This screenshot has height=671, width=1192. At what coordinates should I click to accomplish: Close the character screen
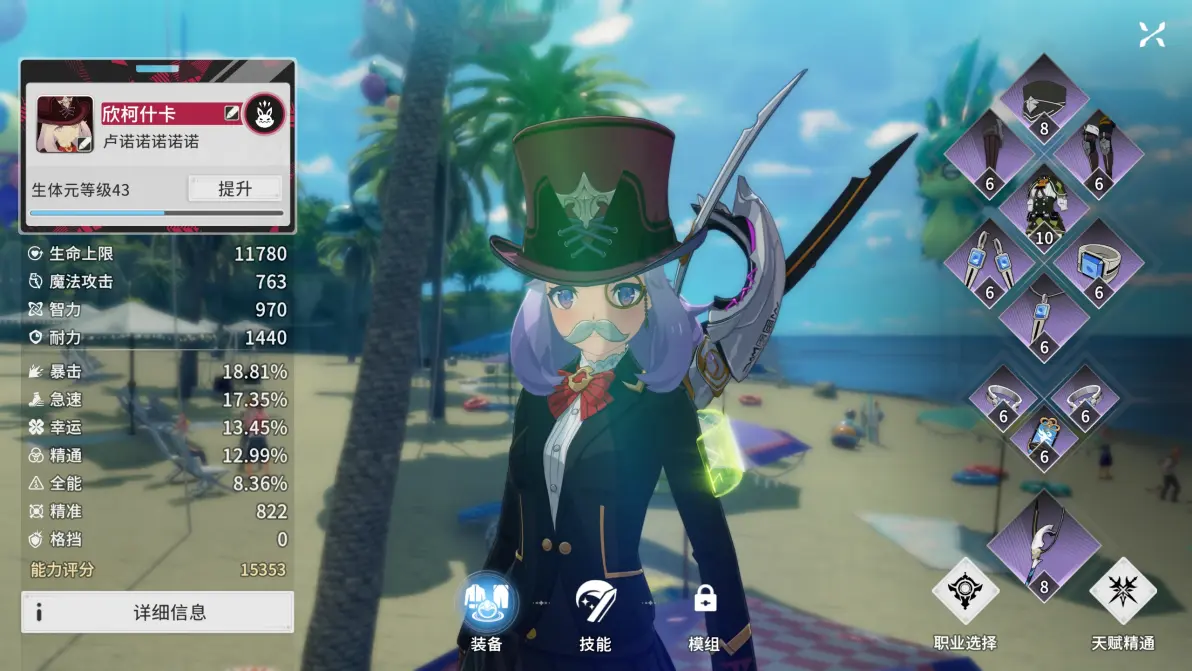(1152, 35)
